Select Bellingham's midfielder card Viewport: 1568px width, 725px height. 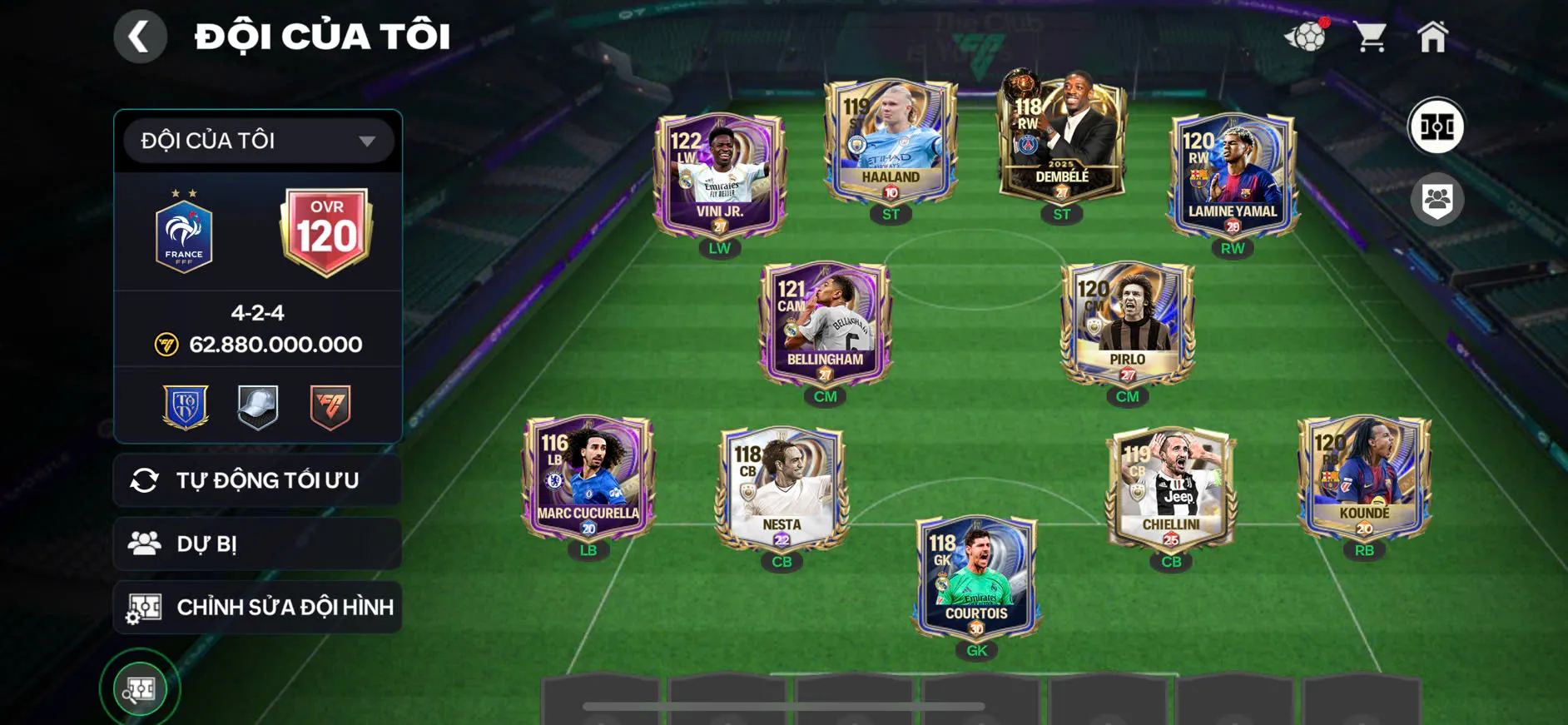[x=825, y=325]
